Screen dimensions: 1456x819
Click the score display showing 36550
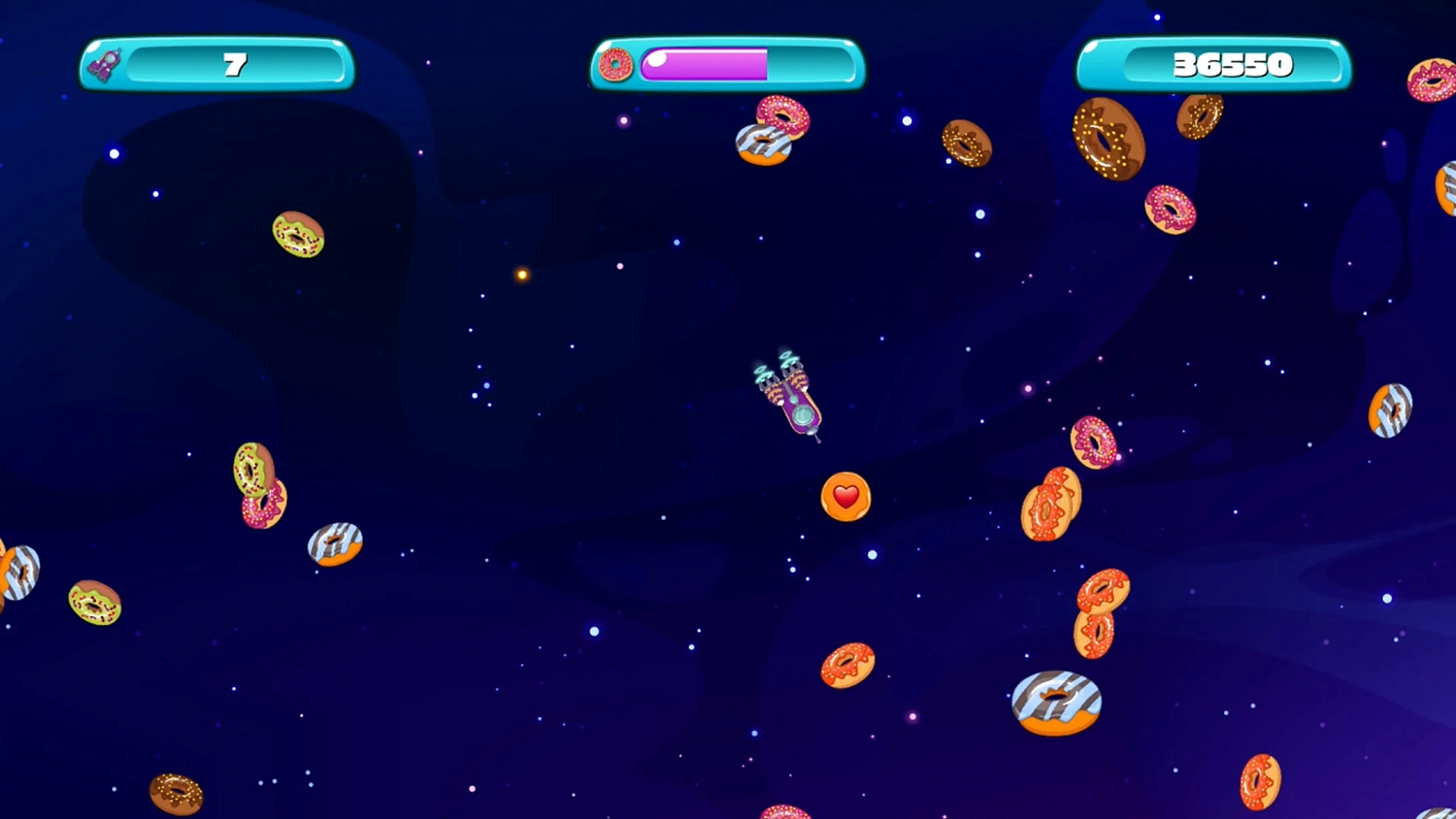(1231, 64)
